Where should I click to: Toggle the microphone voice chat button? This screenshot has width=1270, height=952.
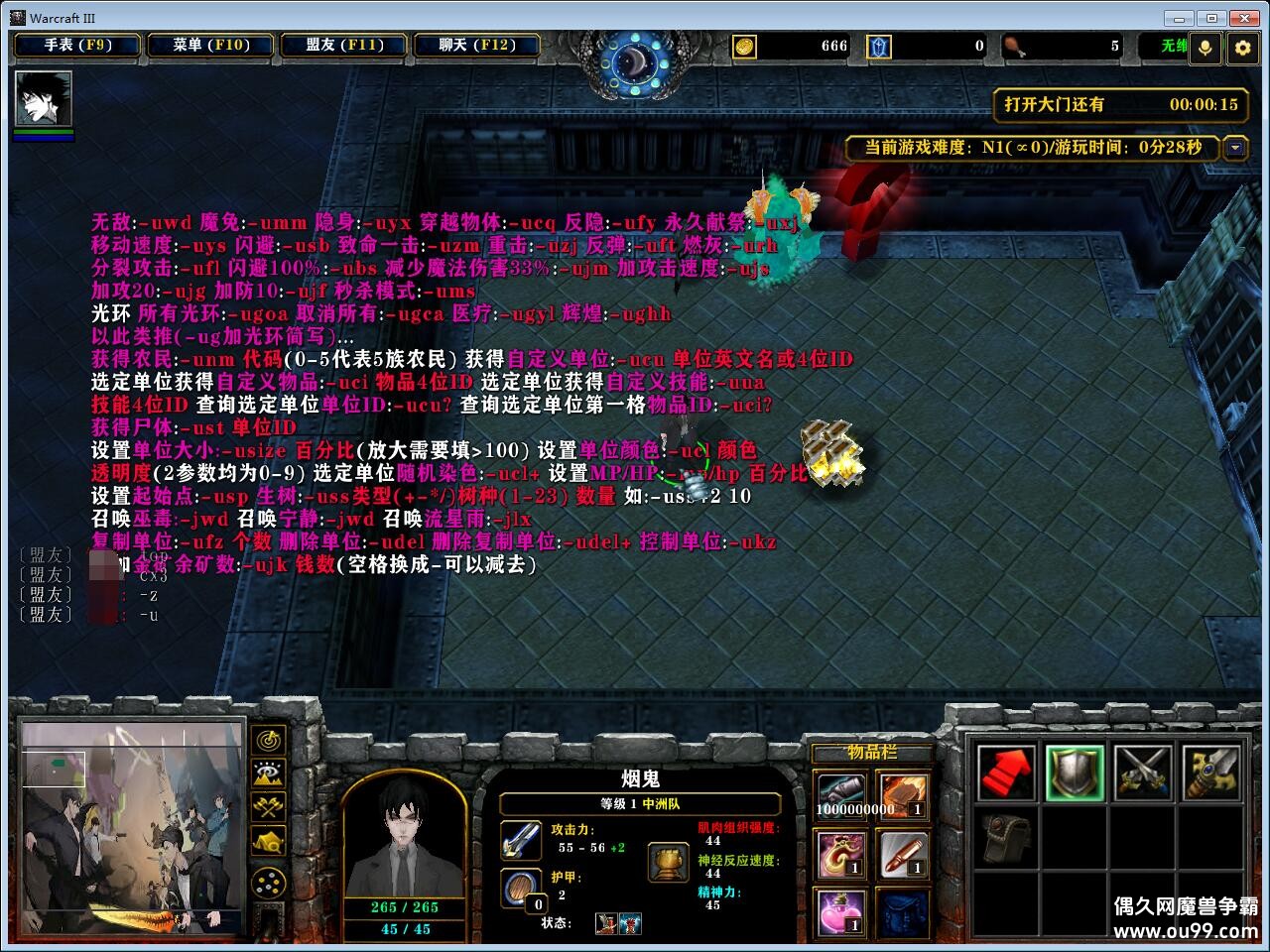tap(1205, 47)
